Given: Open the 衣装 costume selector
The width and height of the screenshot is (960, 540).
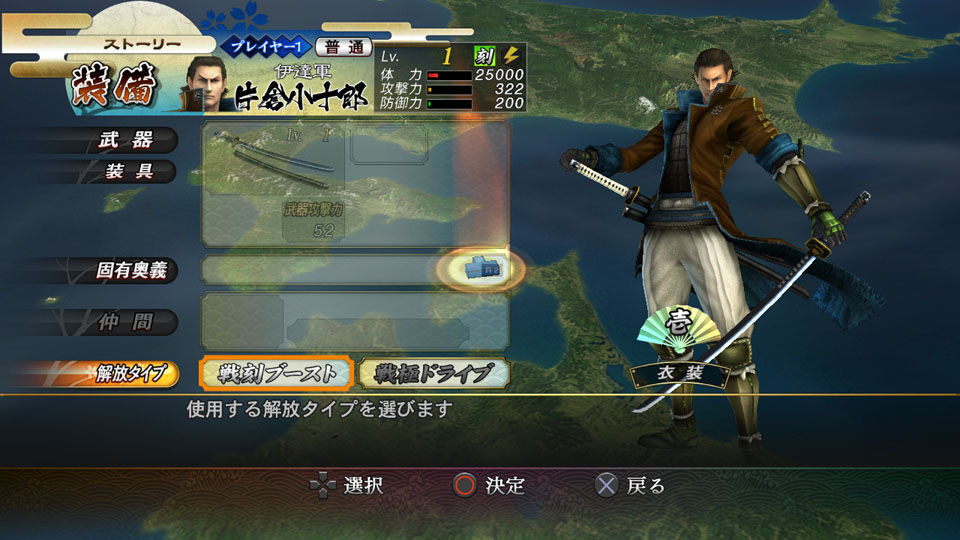Looking at the screenshot, I should (681, 372).
